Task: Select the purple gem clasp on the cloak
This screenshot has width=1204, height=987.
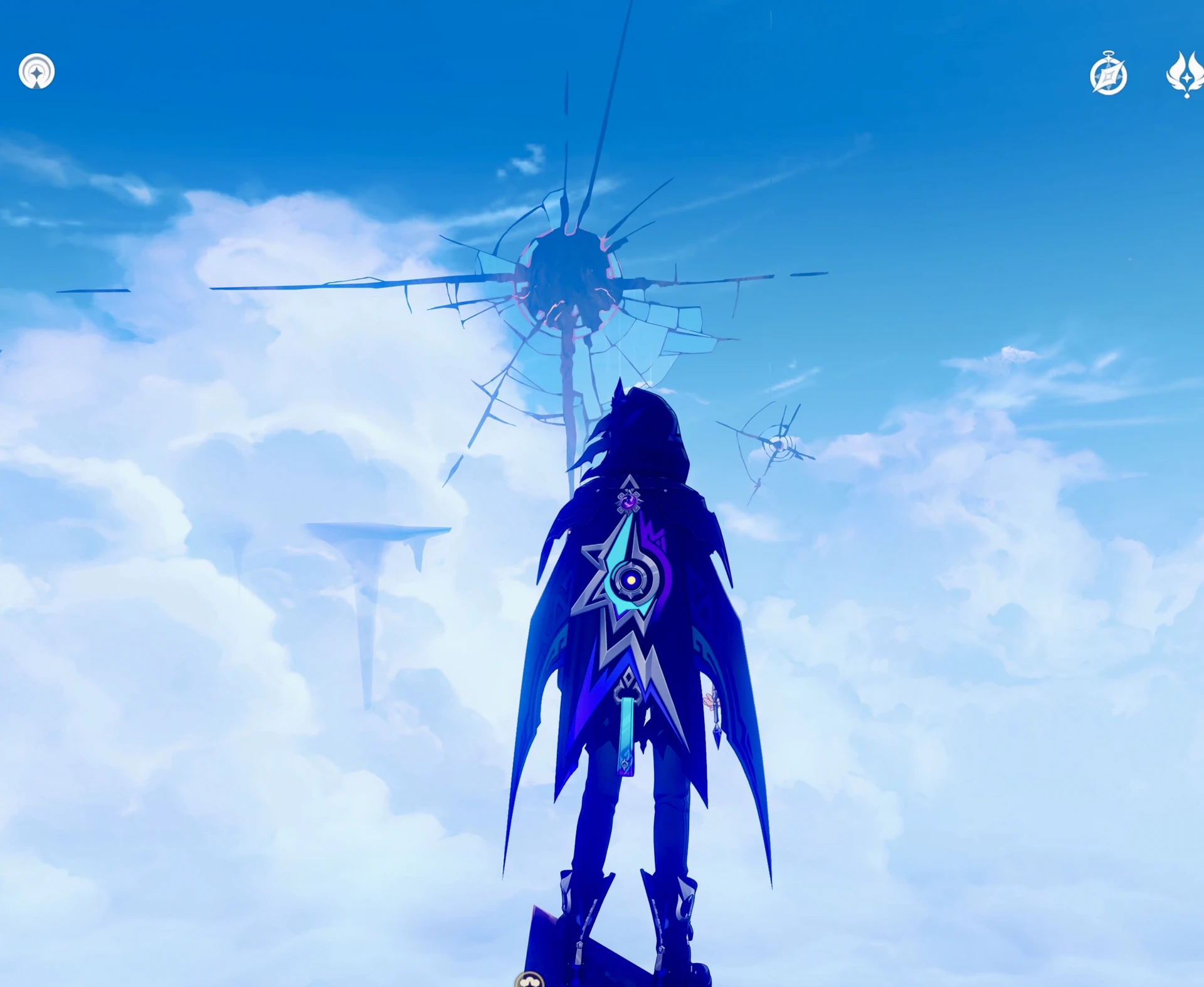Action: (x=627, y=502)
